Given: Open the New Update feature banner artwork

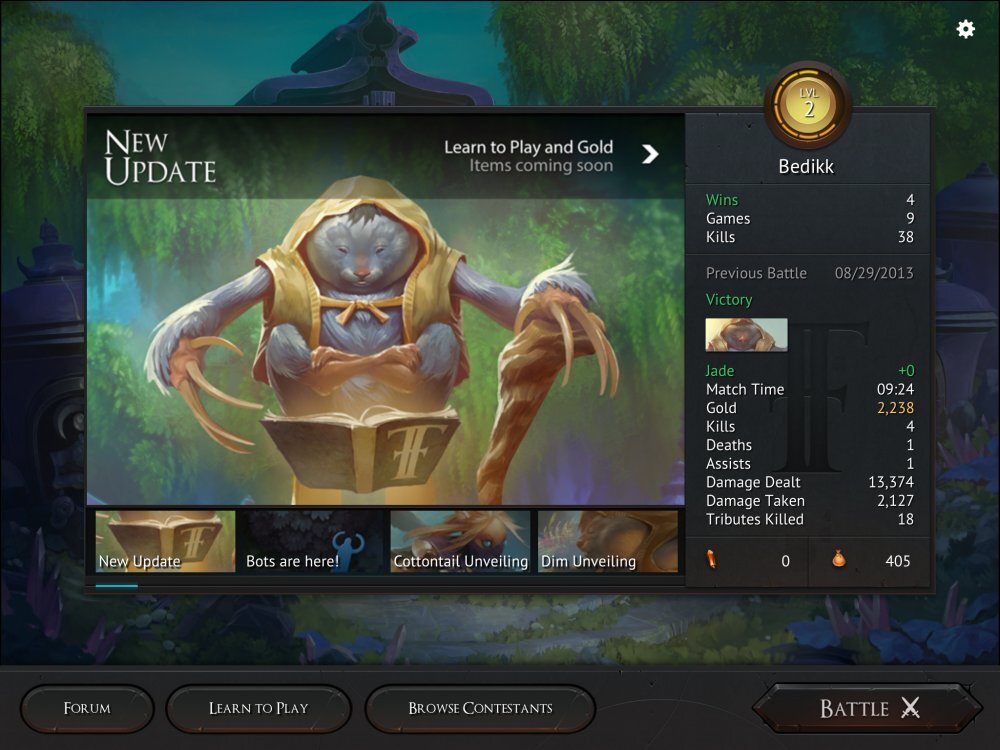Looking at the screenshot, I should coord(385,350).
